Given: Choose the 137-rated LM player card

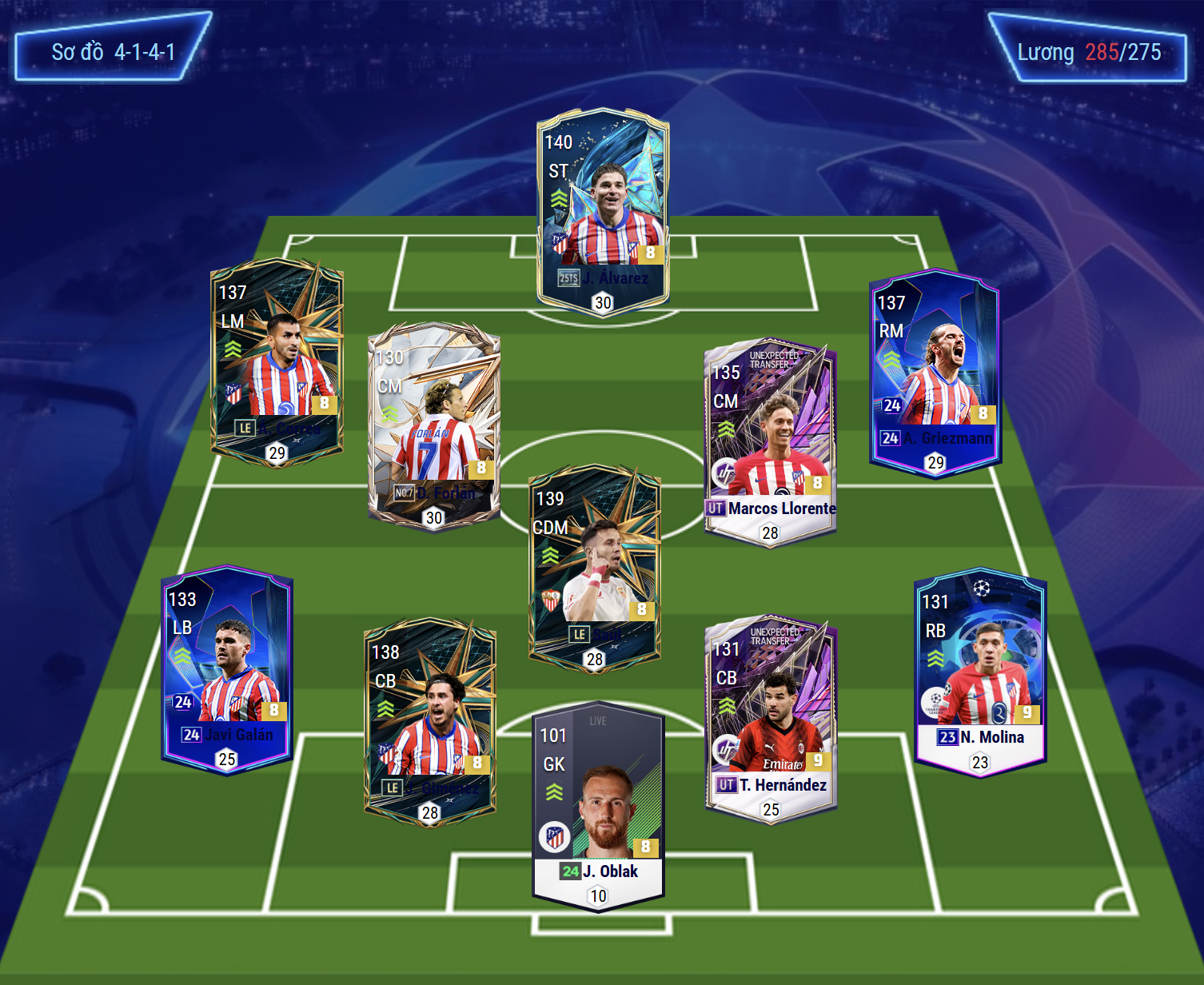Looking at the screenshot, I should coord(277,362).
